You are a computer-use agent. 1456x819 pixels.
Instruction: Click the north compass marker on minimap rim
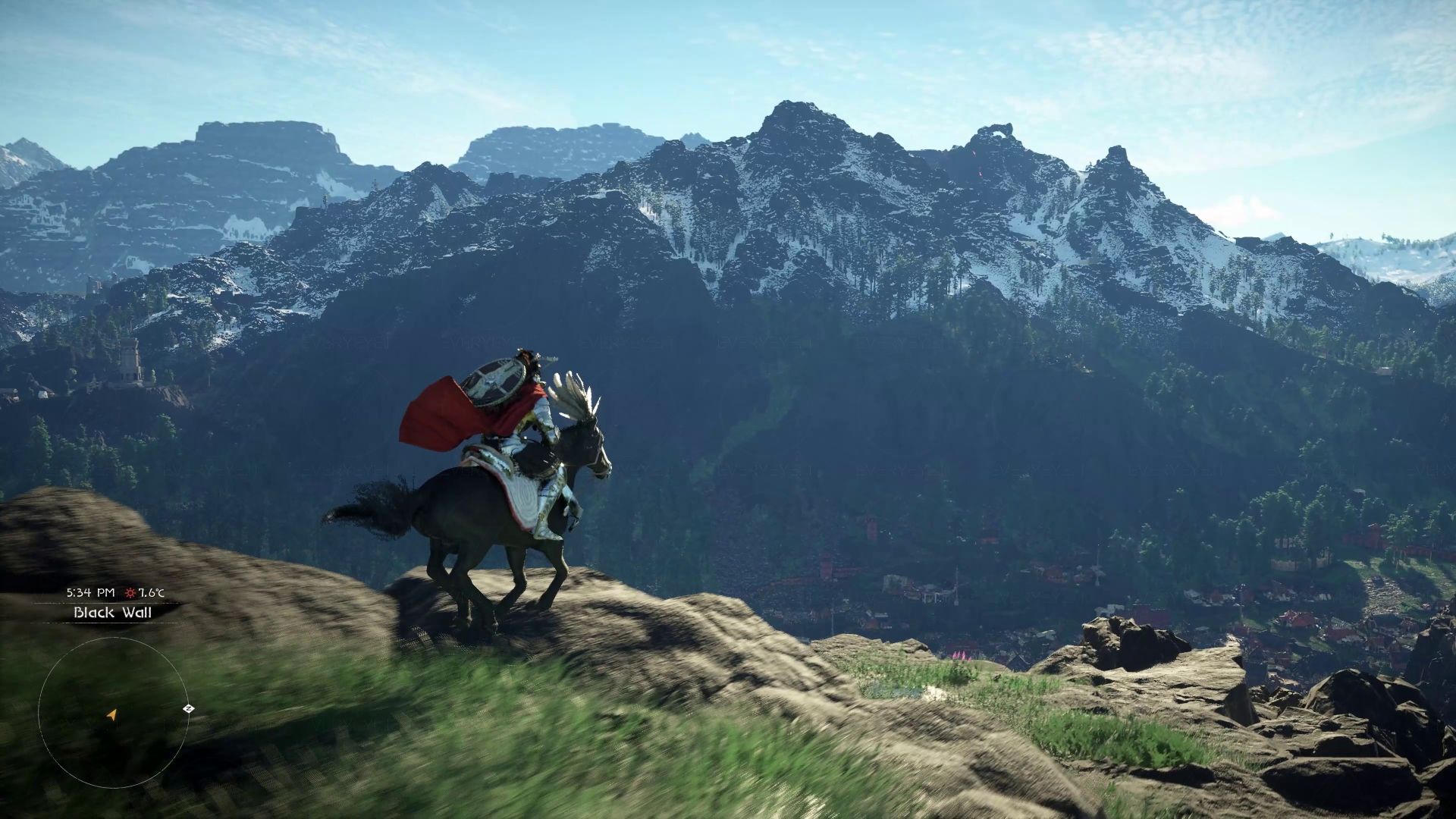tap(188, 708)
